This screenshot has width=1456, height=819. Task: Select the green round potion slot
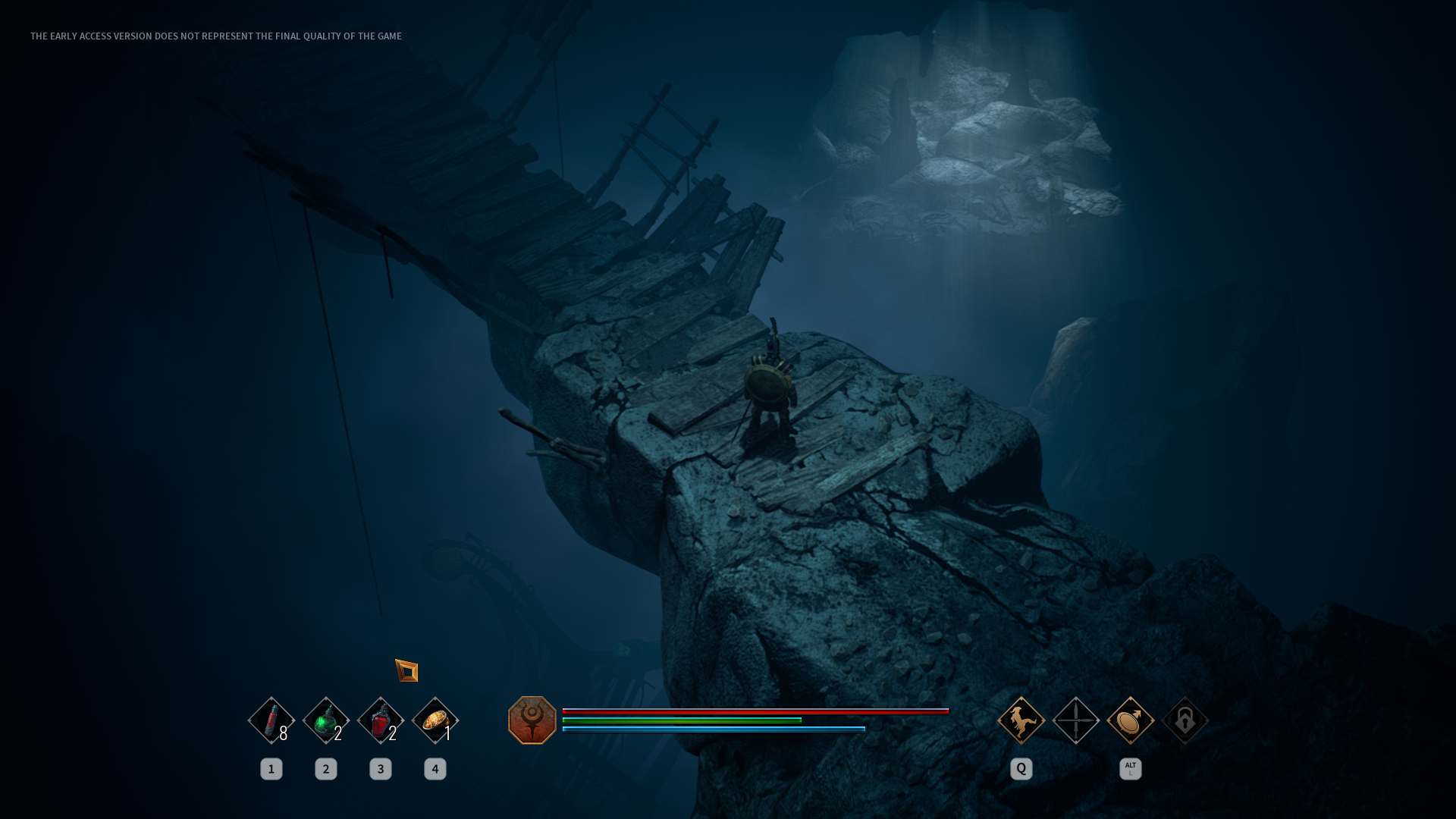coord(325,720)
